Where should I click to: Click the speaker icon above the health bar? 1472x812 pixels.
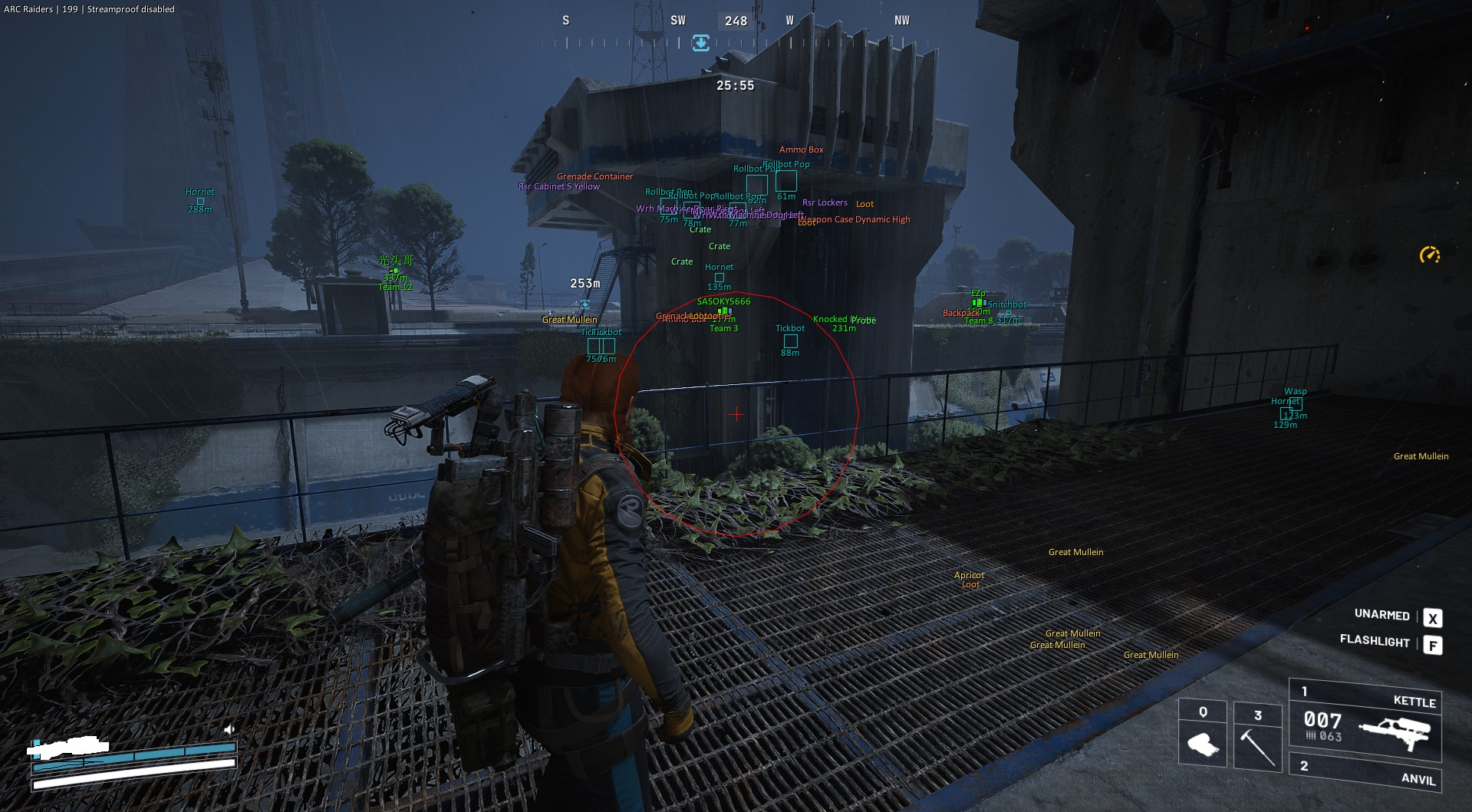click(228, 729)
